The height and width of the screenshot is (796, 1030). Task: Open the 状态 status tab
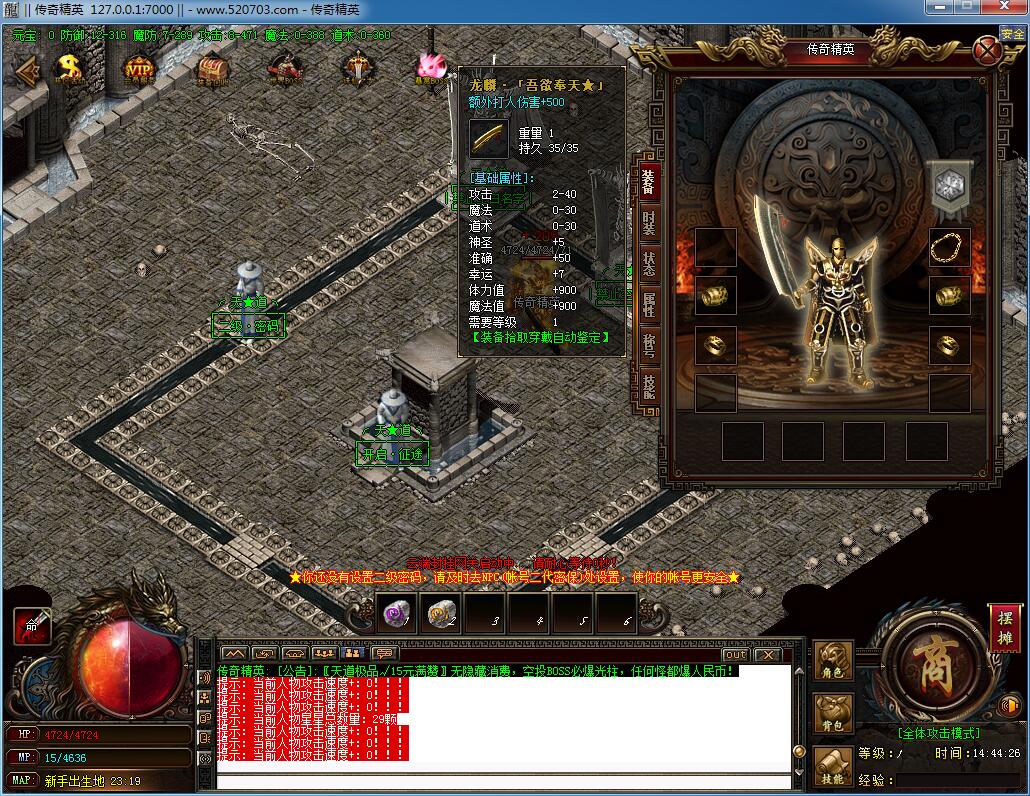tap(648, 263)
